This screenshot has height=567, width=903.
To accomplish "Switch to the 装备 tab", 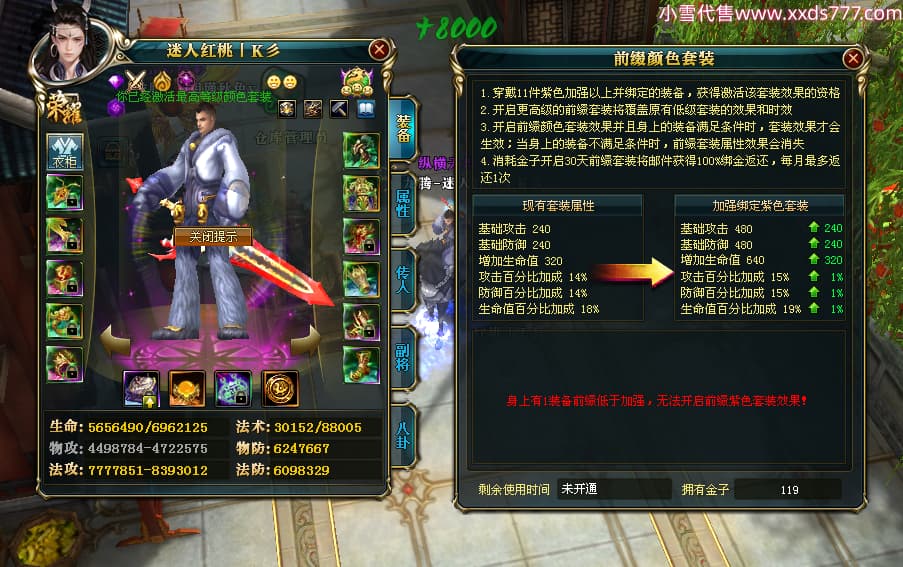I will point(402,126).
